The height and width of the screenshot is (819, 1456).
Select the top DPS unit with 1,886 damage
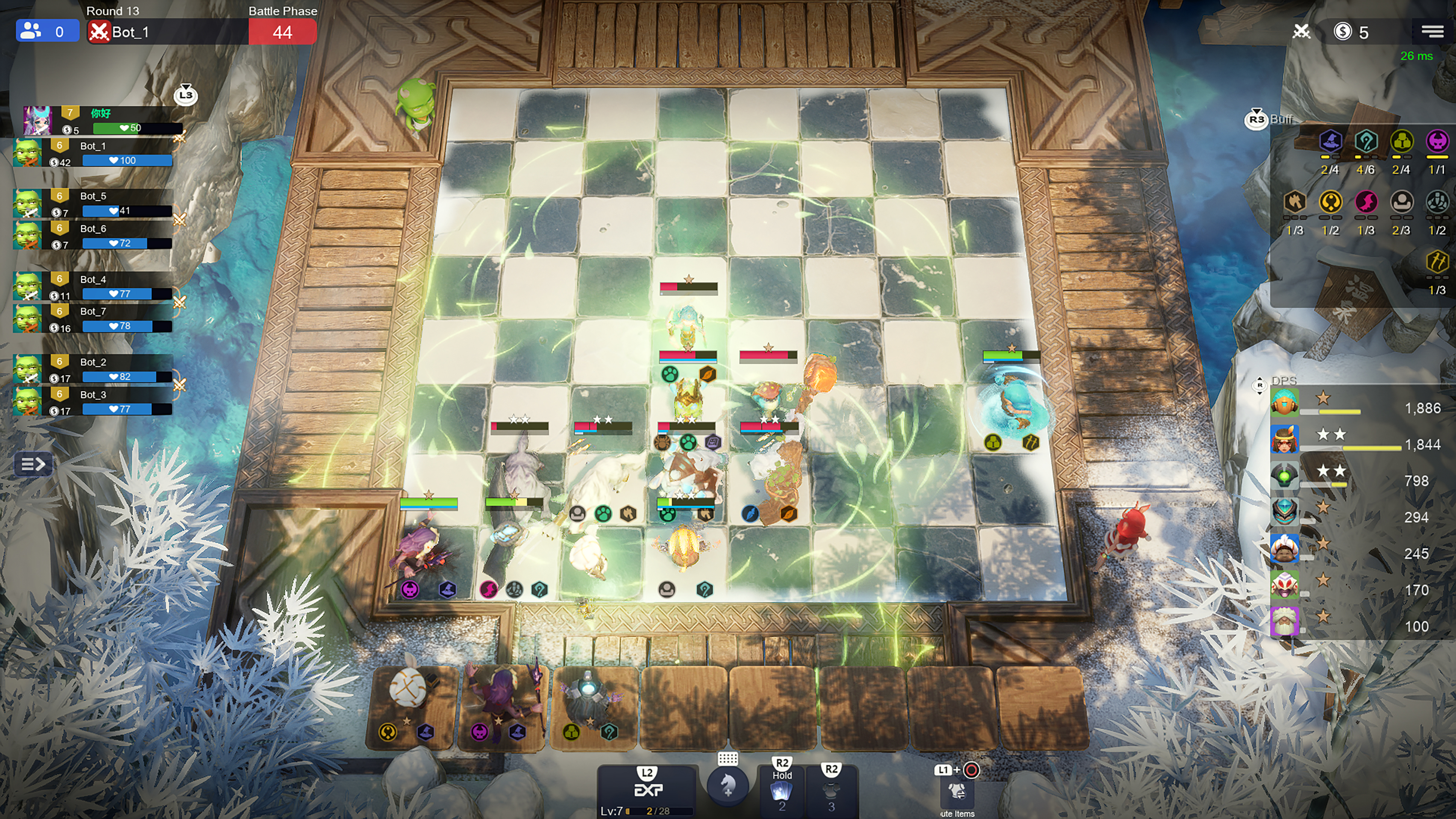point(1284,402)
